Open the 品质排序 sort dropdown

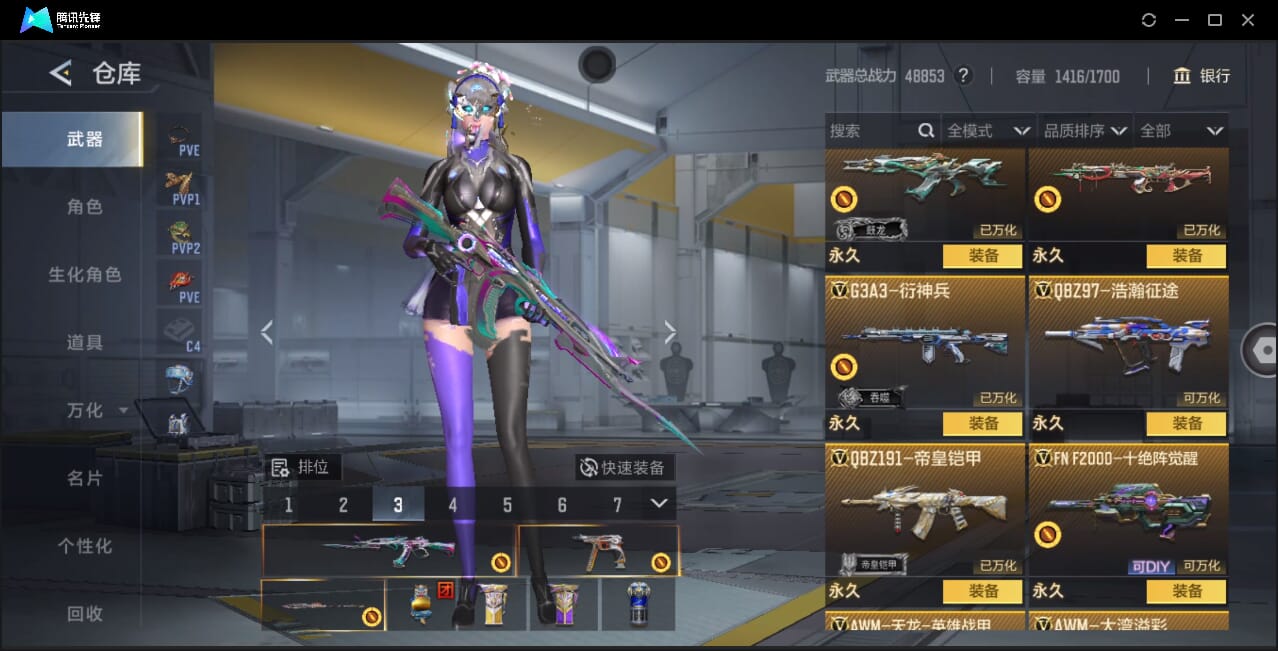click(x=1085, y=131)
